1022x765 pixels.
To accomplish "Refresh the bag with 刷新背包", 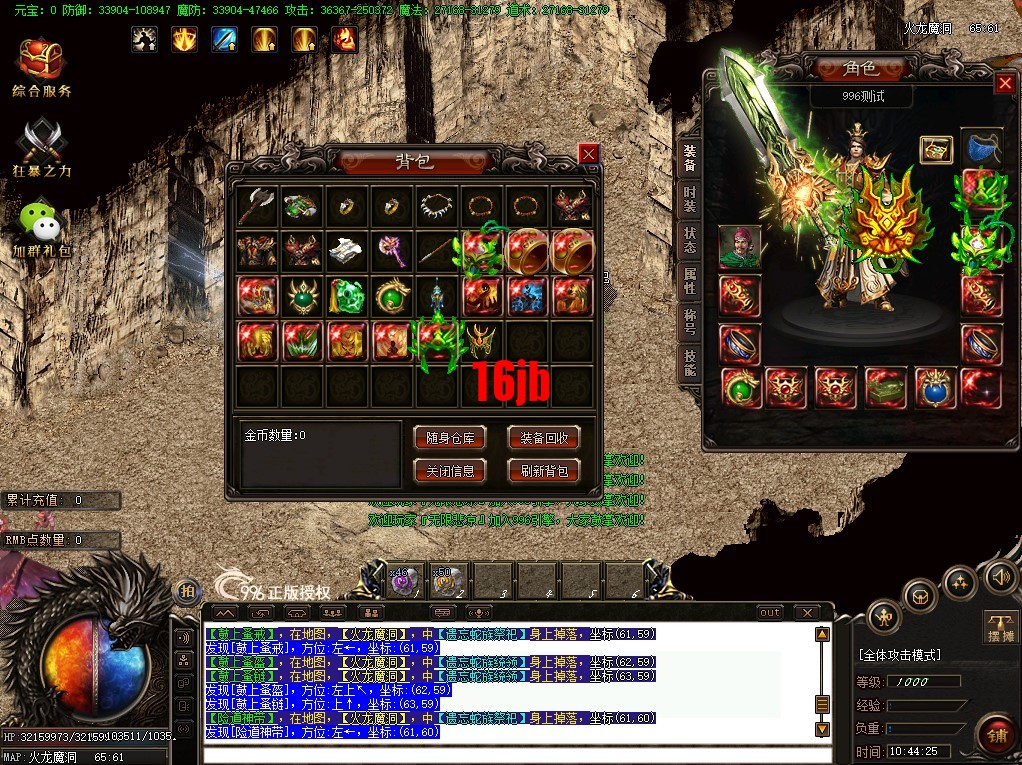I will (x=544, y=470).
